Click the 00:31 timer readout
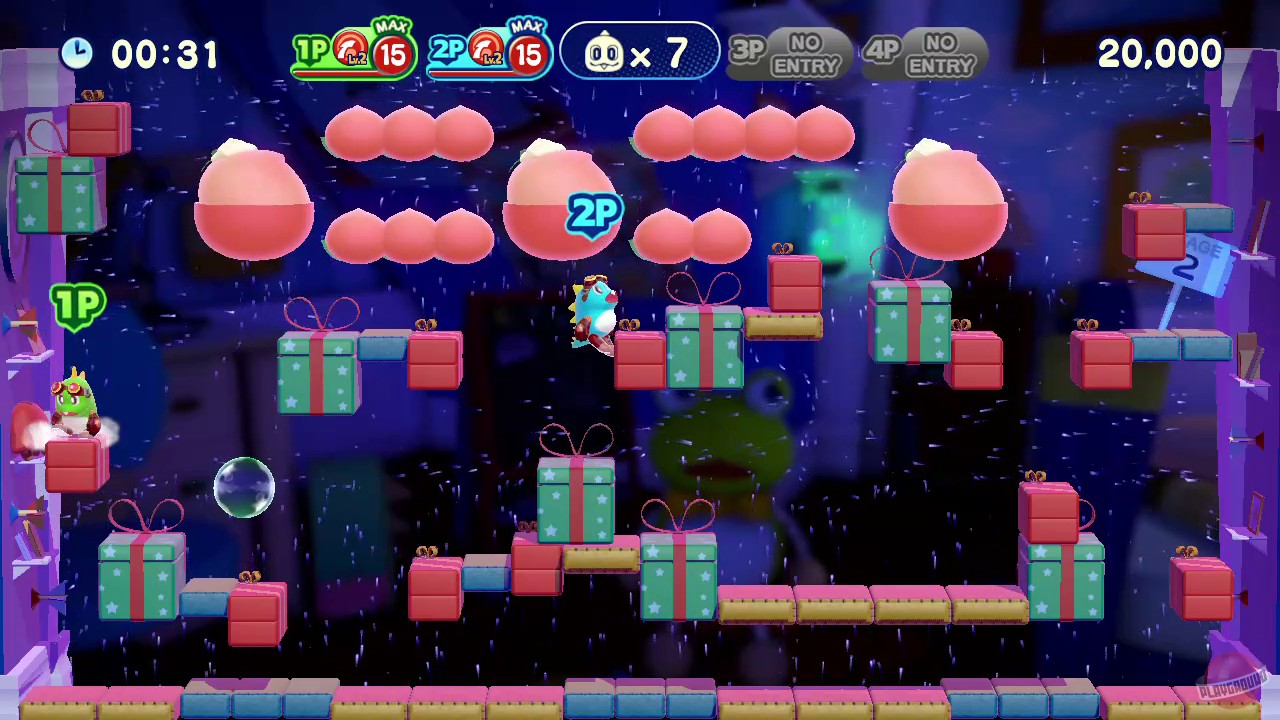Viewport: 1280px width, 720px height. point(165,54)
